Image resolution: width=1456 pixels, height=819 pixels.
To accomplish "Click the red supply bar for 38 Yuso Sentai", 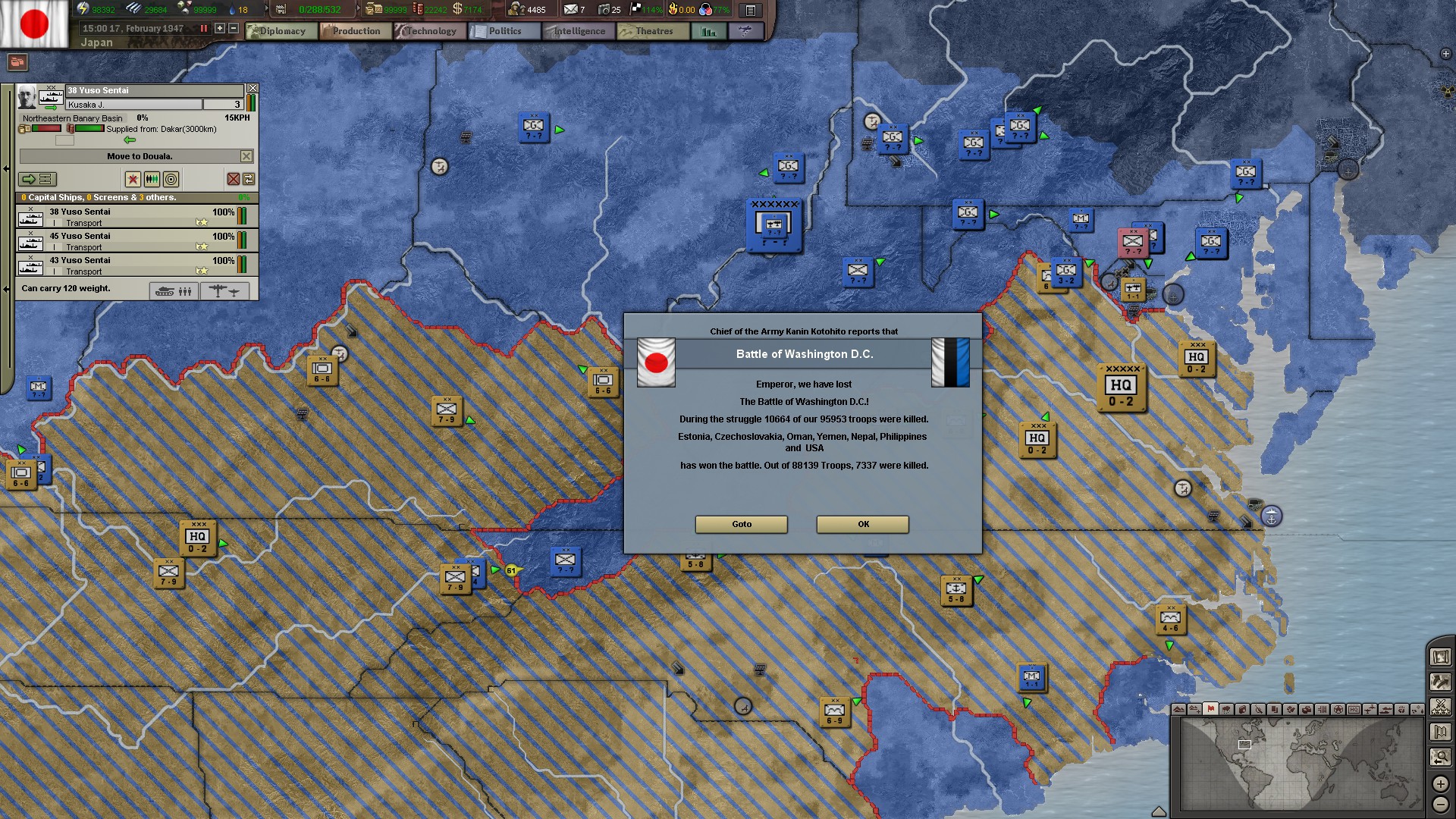I will coord(48,127).
